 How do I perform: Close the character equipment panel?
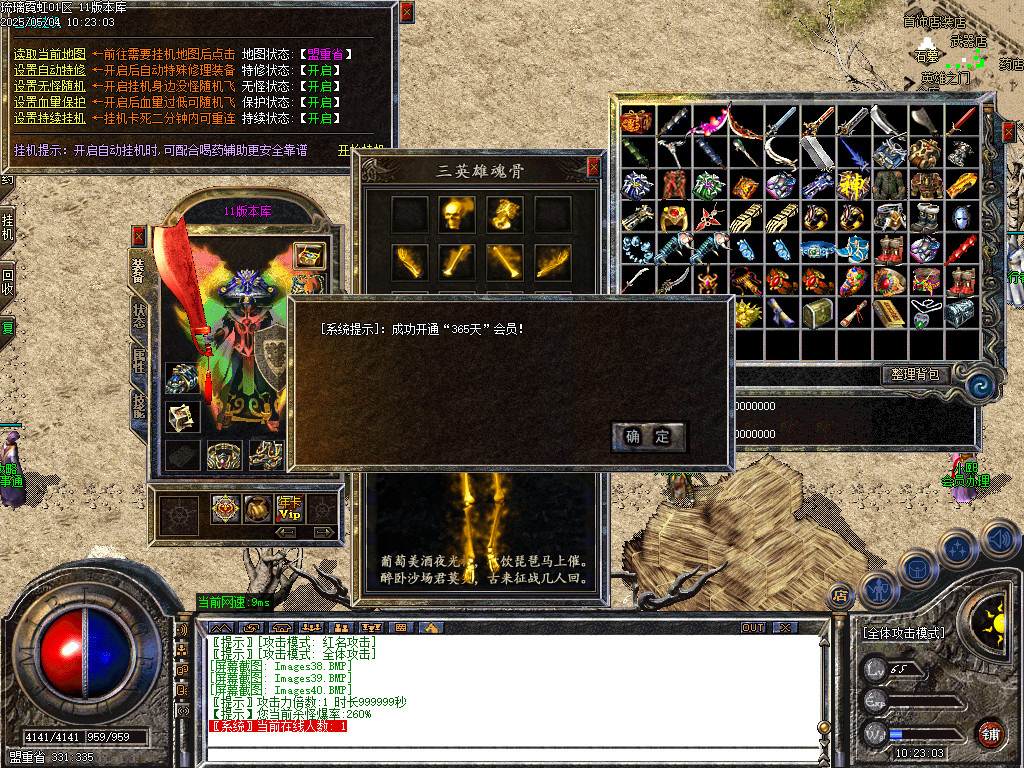[x=139, y=235]
